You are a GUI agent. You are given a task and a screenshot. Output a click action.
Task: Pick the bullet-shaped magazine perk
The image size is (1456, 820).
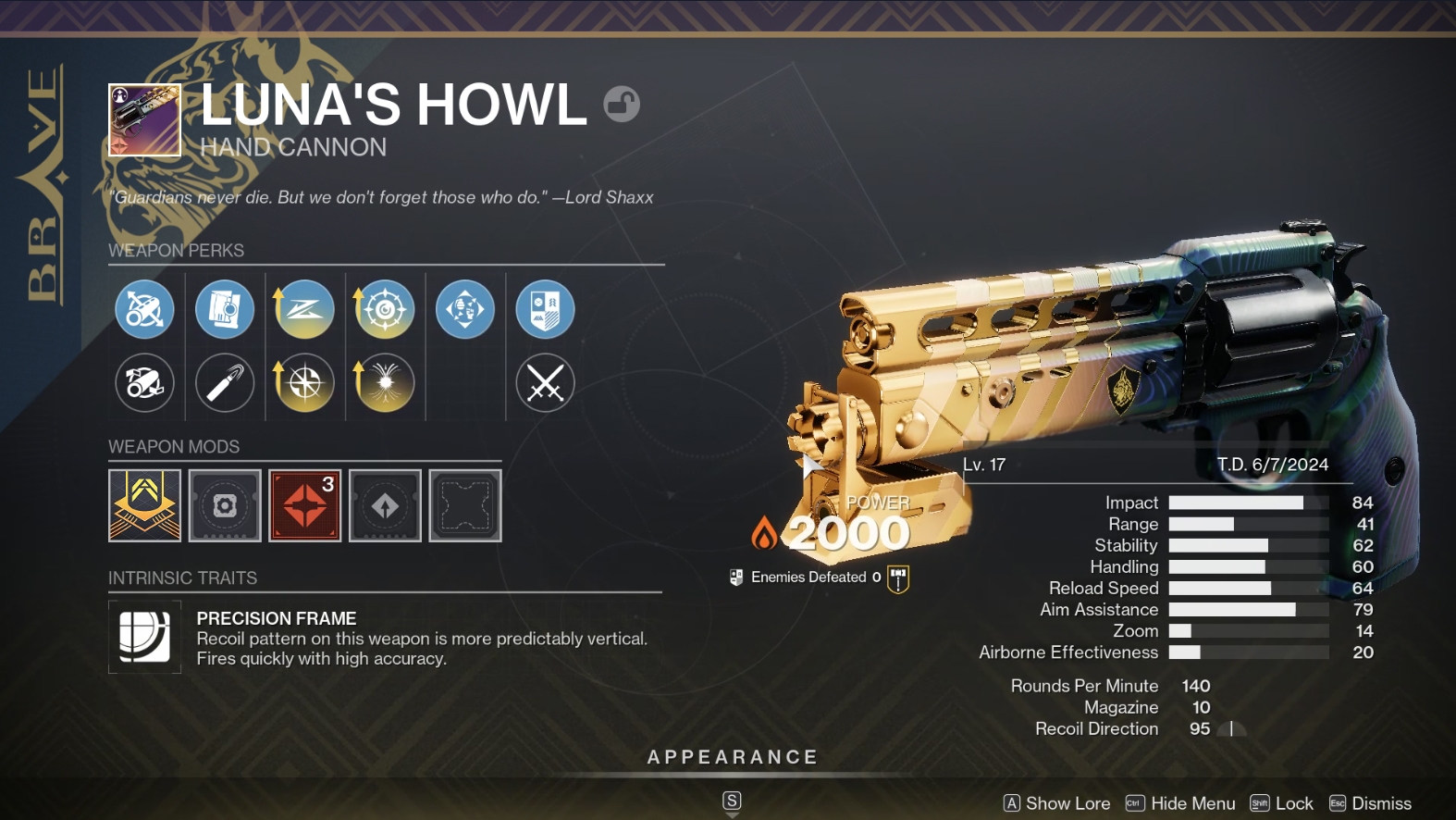tap(225, 382)
